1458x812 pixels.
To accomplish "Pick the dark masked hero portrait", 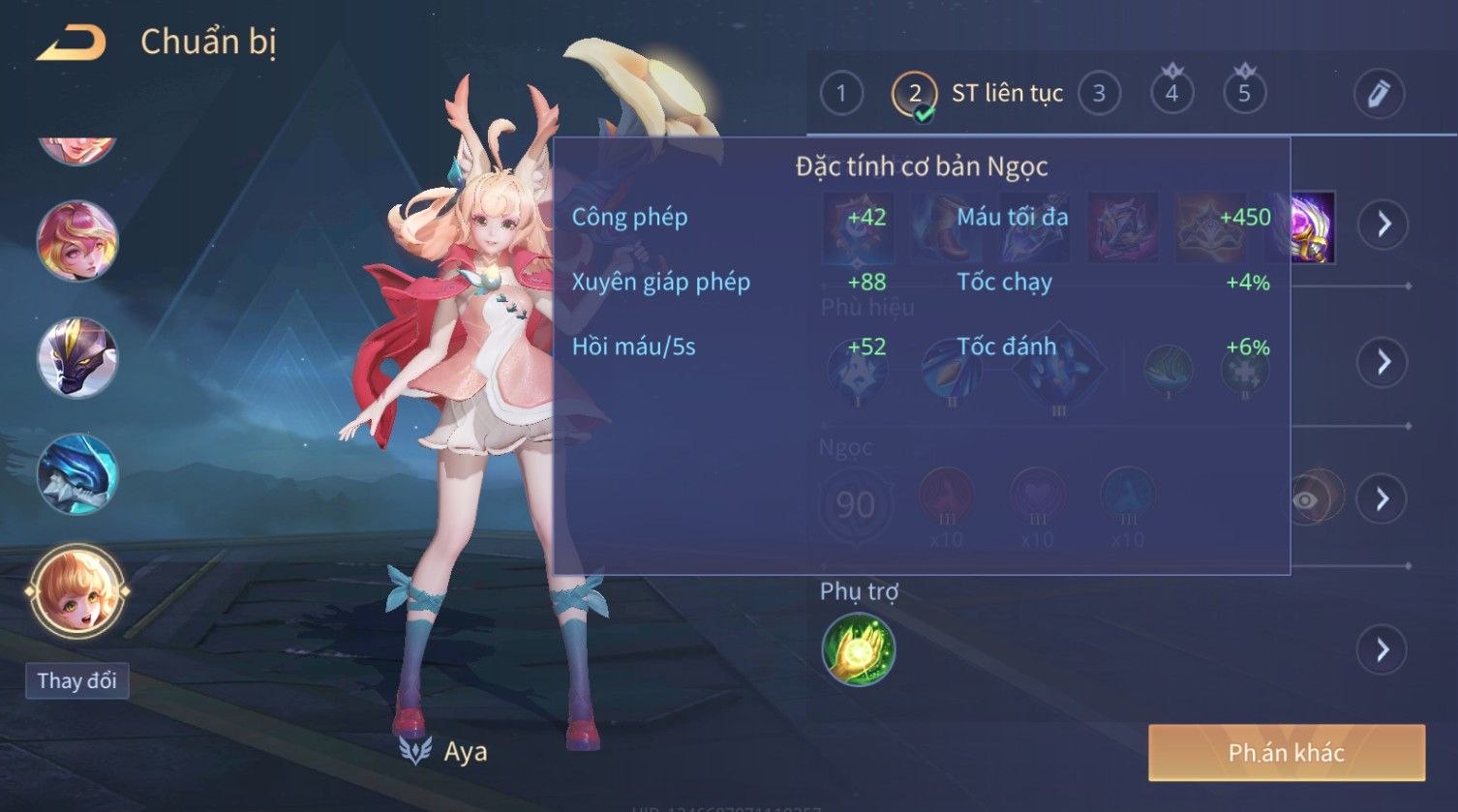I will (77, 357).
